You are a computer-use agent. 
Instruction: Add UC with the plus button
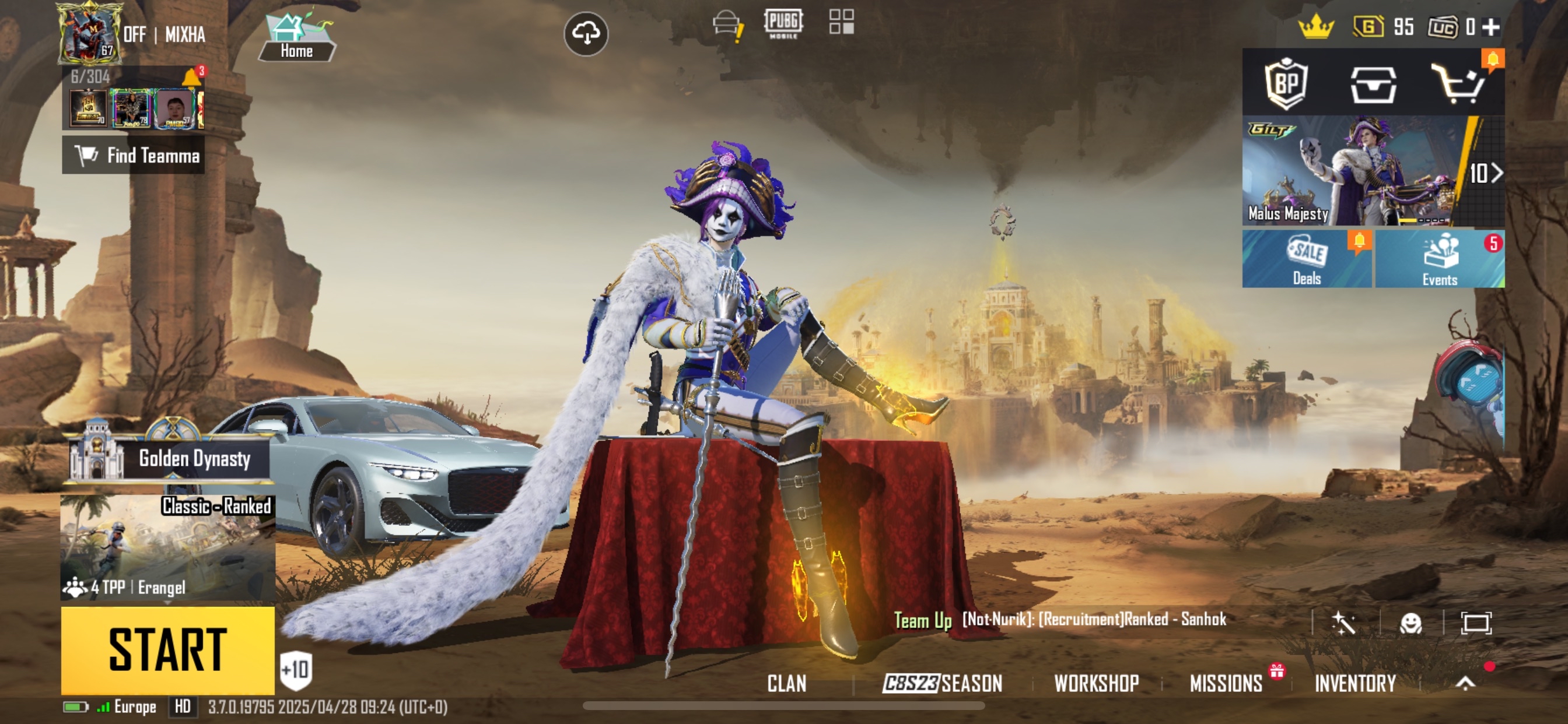pos(1490,27)
